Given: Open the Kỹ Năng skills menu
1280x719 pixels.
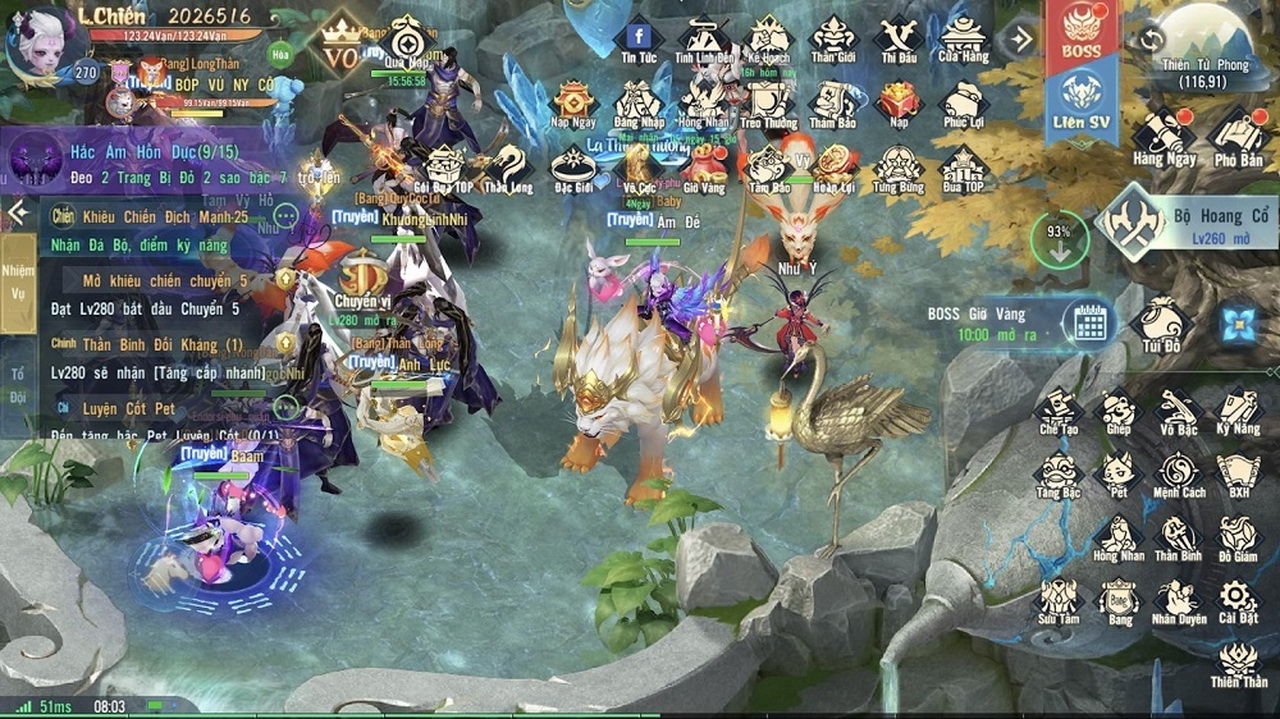Looking at the screenshot, I should [1238, 410].
